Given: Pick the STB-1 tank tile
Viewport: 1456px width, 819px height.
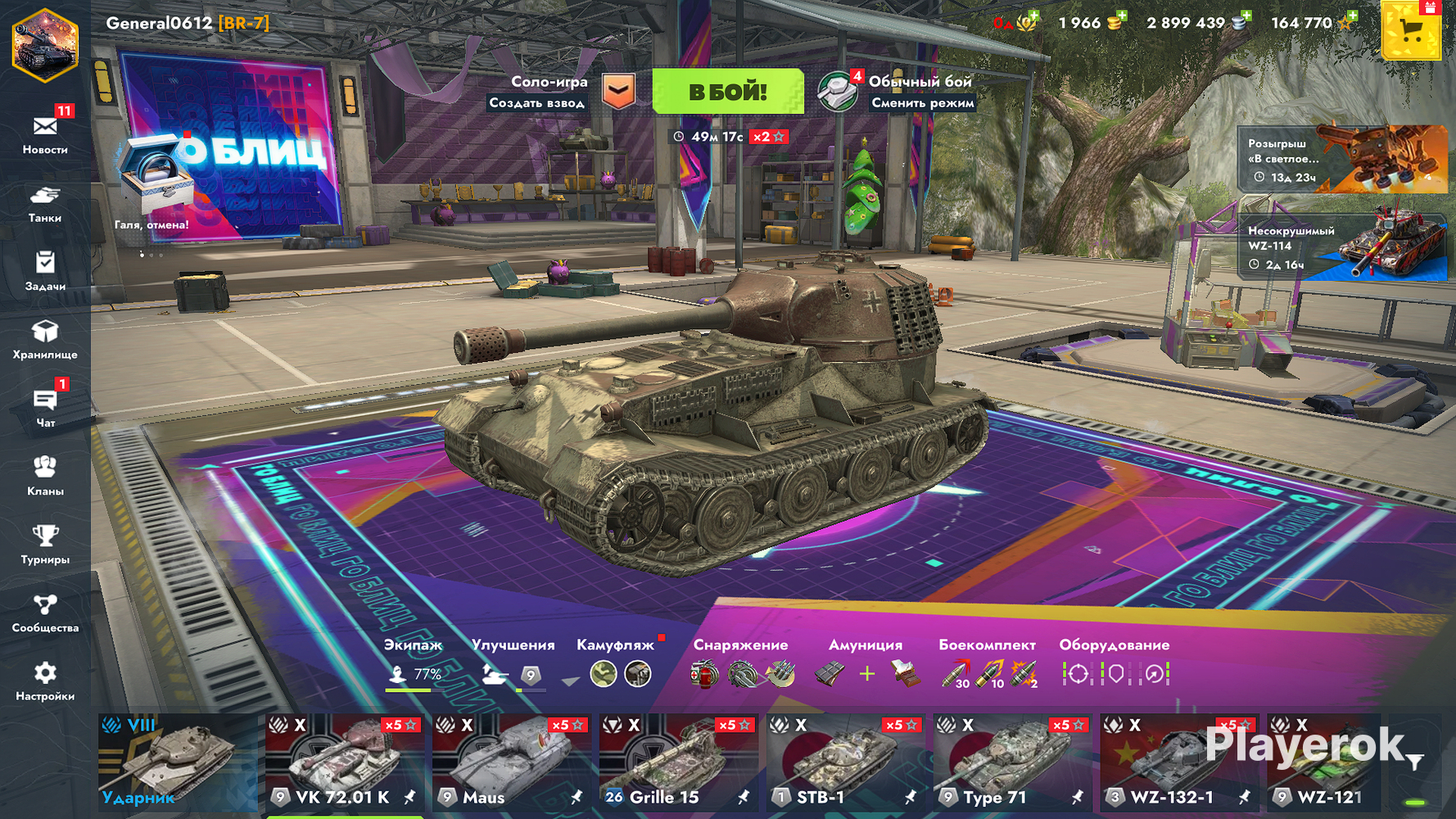Looking at the screenshot, I should tap(844, 762).
